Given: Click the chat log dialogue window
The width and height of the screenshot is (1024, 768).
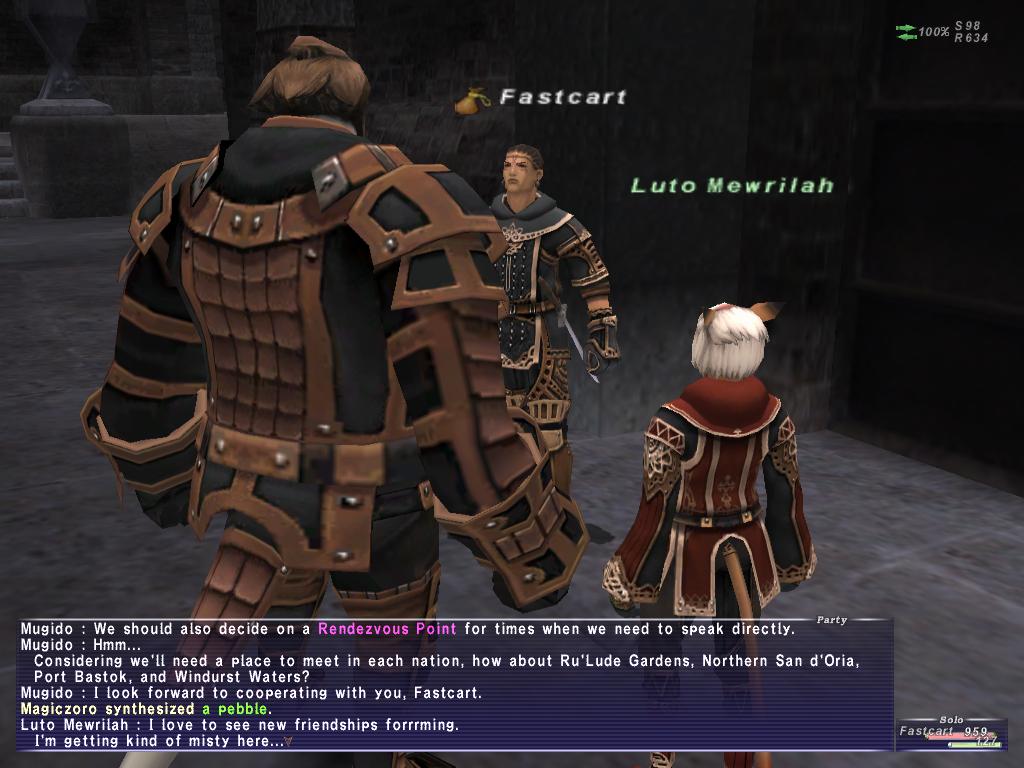Looking at the screenshot, I should coord(455,684).
